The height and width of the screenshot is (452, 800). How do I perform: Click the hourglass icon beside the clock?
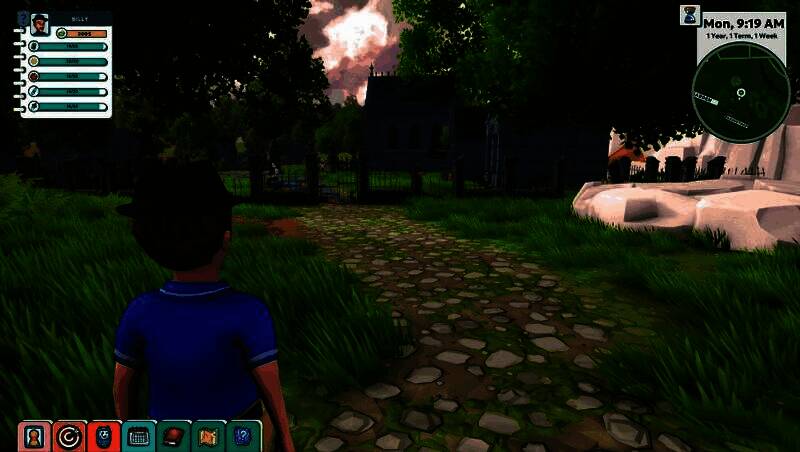tap(689, 15)
